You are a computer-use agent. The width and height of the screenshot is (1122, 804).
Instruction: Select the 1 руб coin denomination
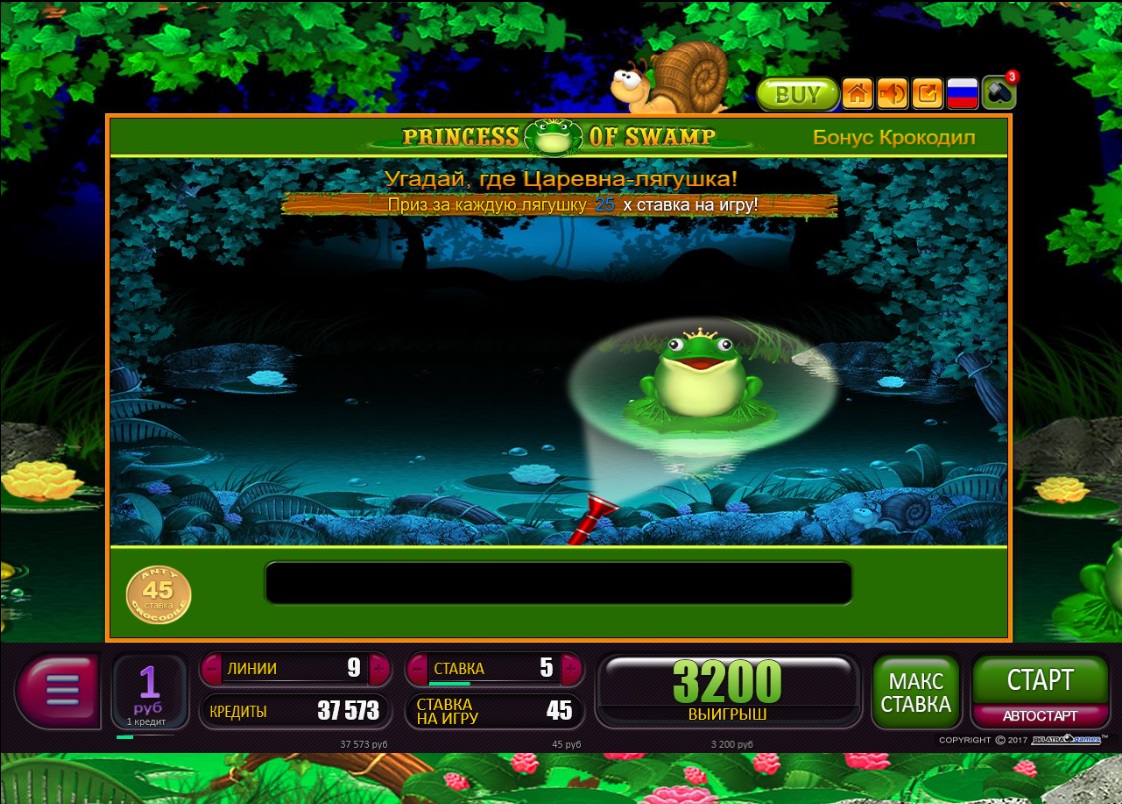click(149, 690)
